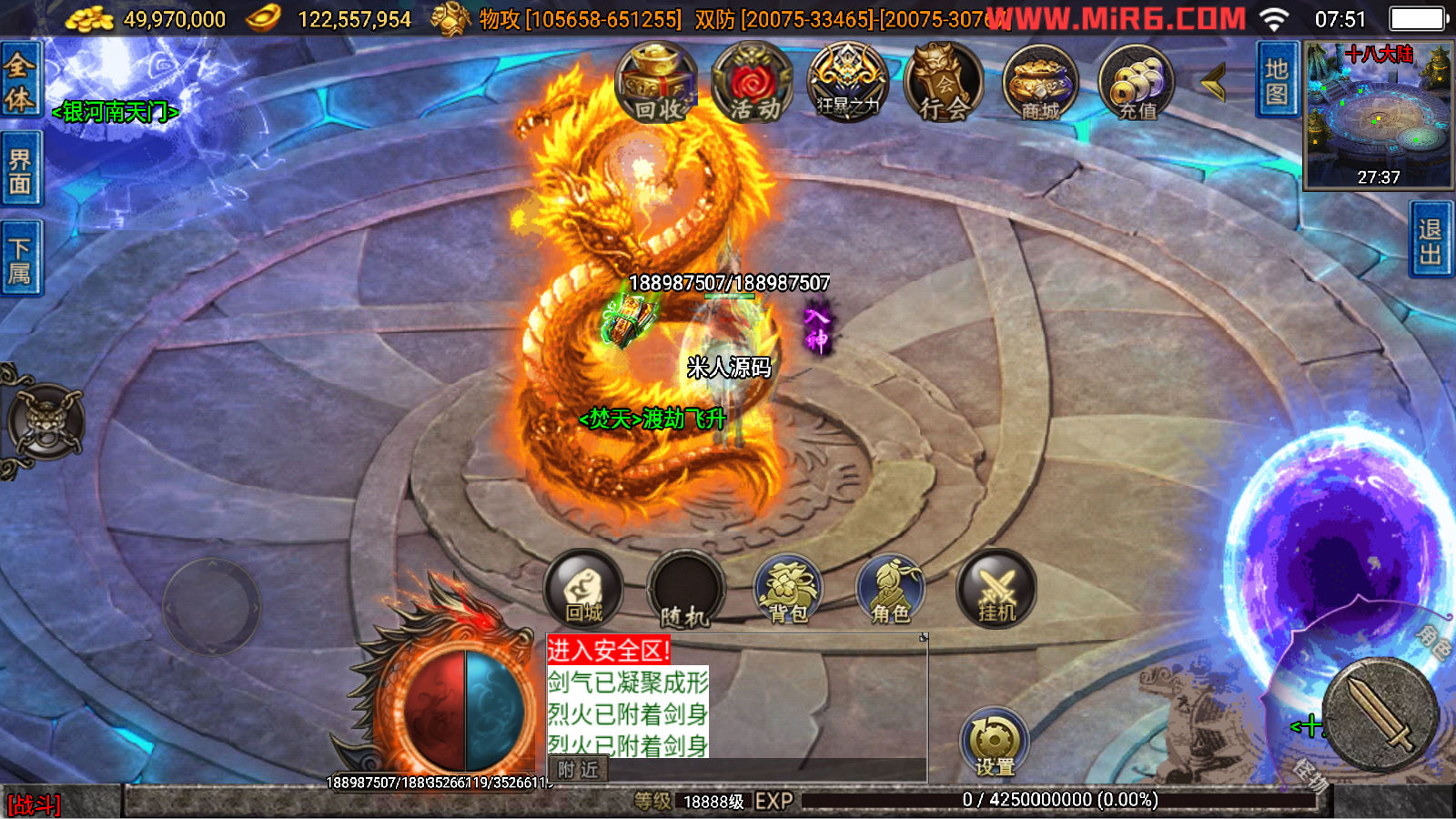Click the 退出 exit button
Image resolution: width=1456 pixels, height=819 pixels.
1431,240
